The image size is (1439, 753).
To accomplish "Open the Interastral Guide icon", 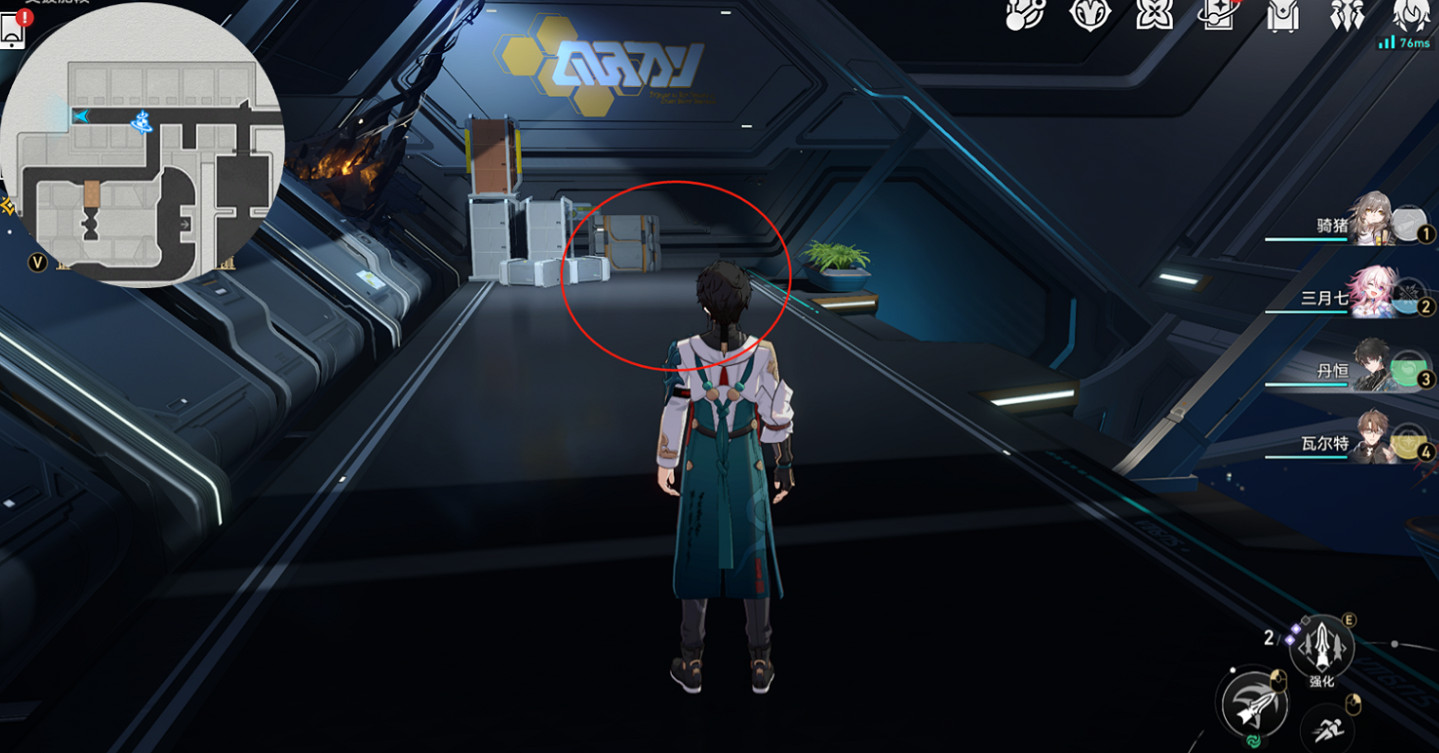I will [1090, 15].
